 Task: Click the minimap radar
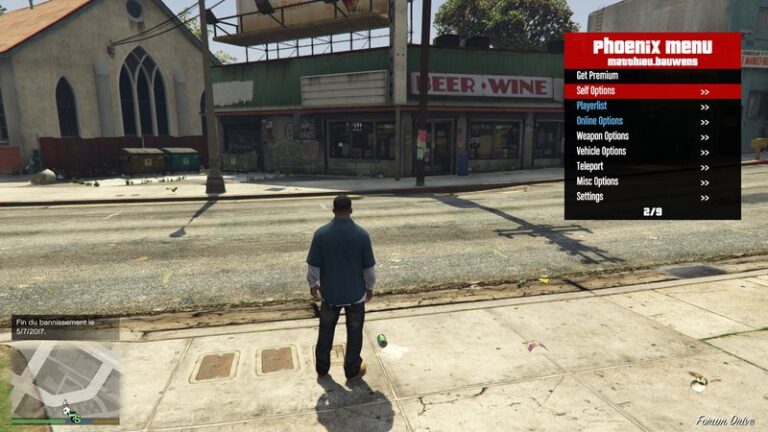click(65, 381)
